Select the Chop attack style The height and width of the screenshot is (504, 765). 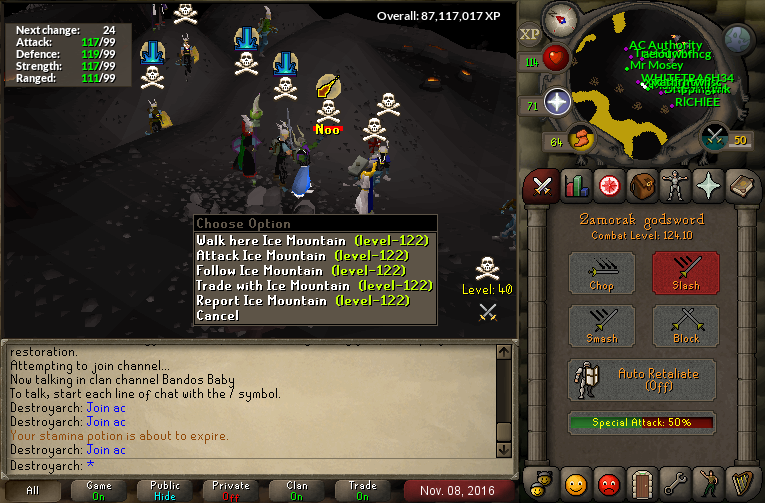tap(602, 272)
